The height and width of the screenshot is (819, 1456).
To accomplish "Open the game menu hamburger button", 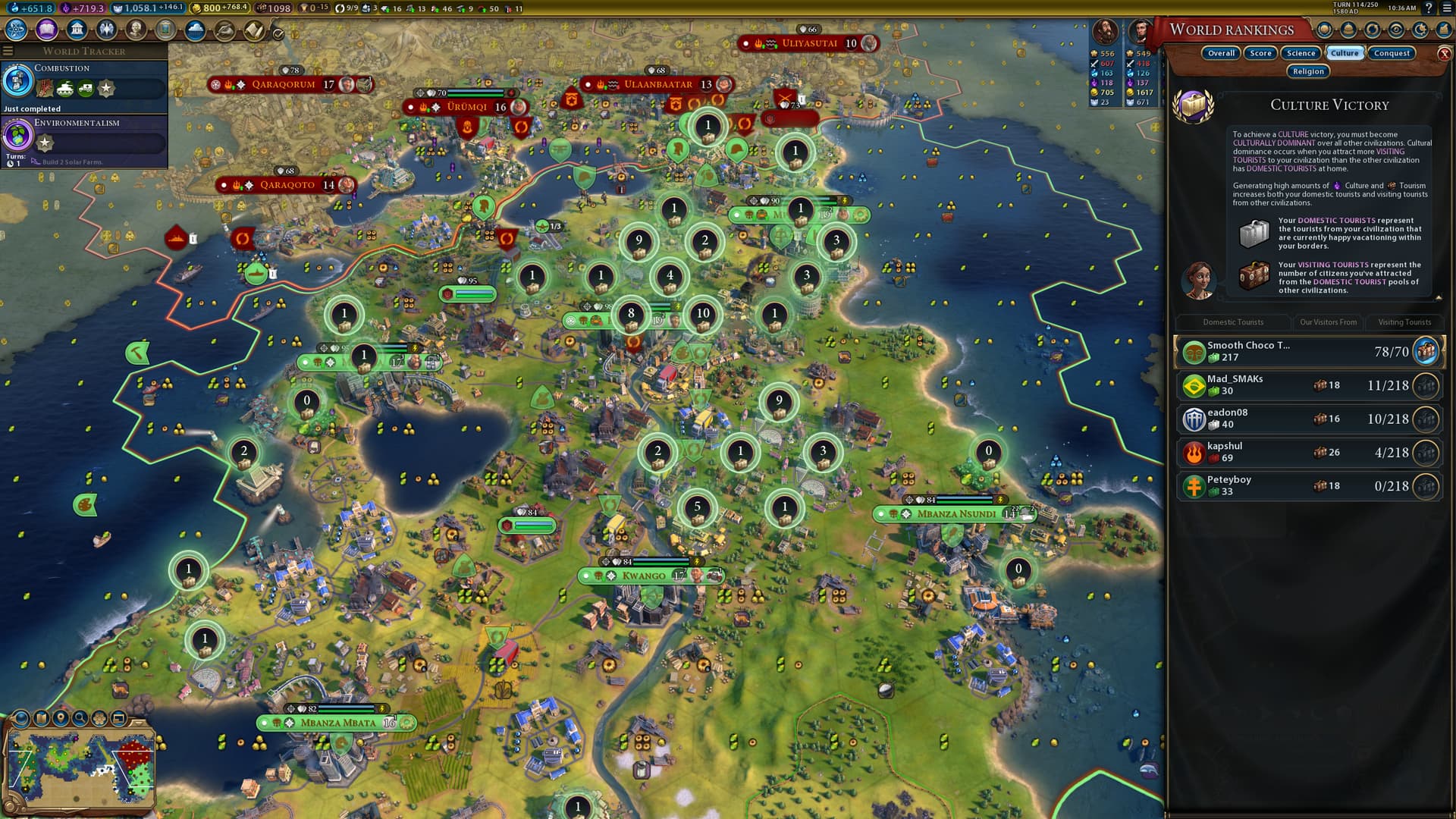I will pos(1446,8).
